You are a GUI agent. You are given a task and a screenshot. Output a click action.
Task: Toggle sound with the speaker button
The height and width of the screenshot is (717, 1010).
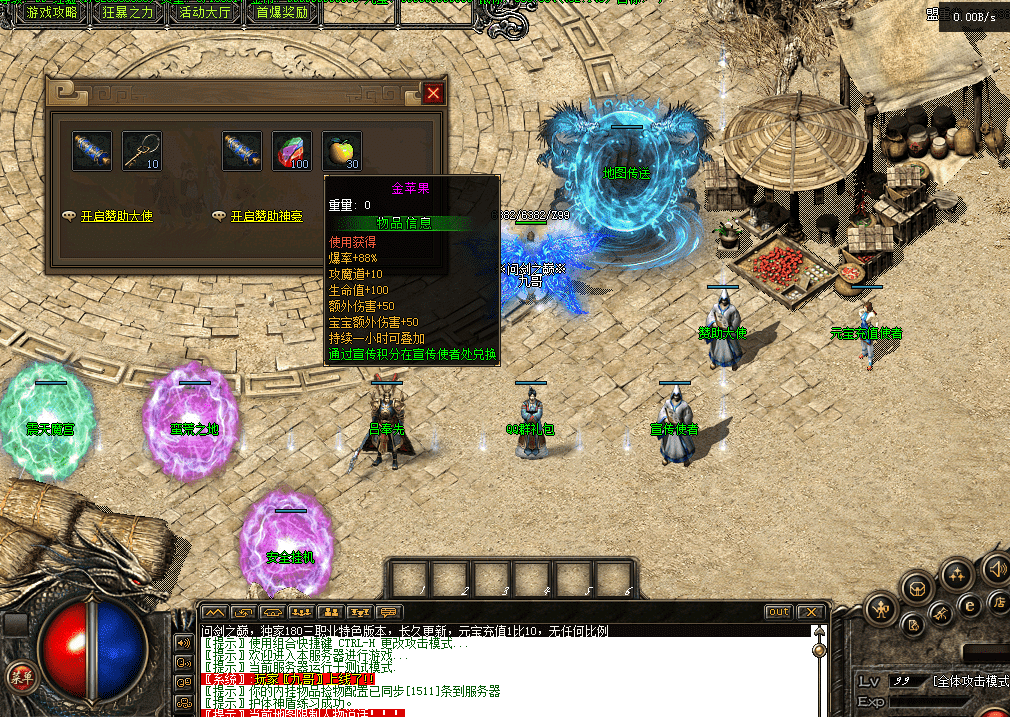[x=995, y=570]
